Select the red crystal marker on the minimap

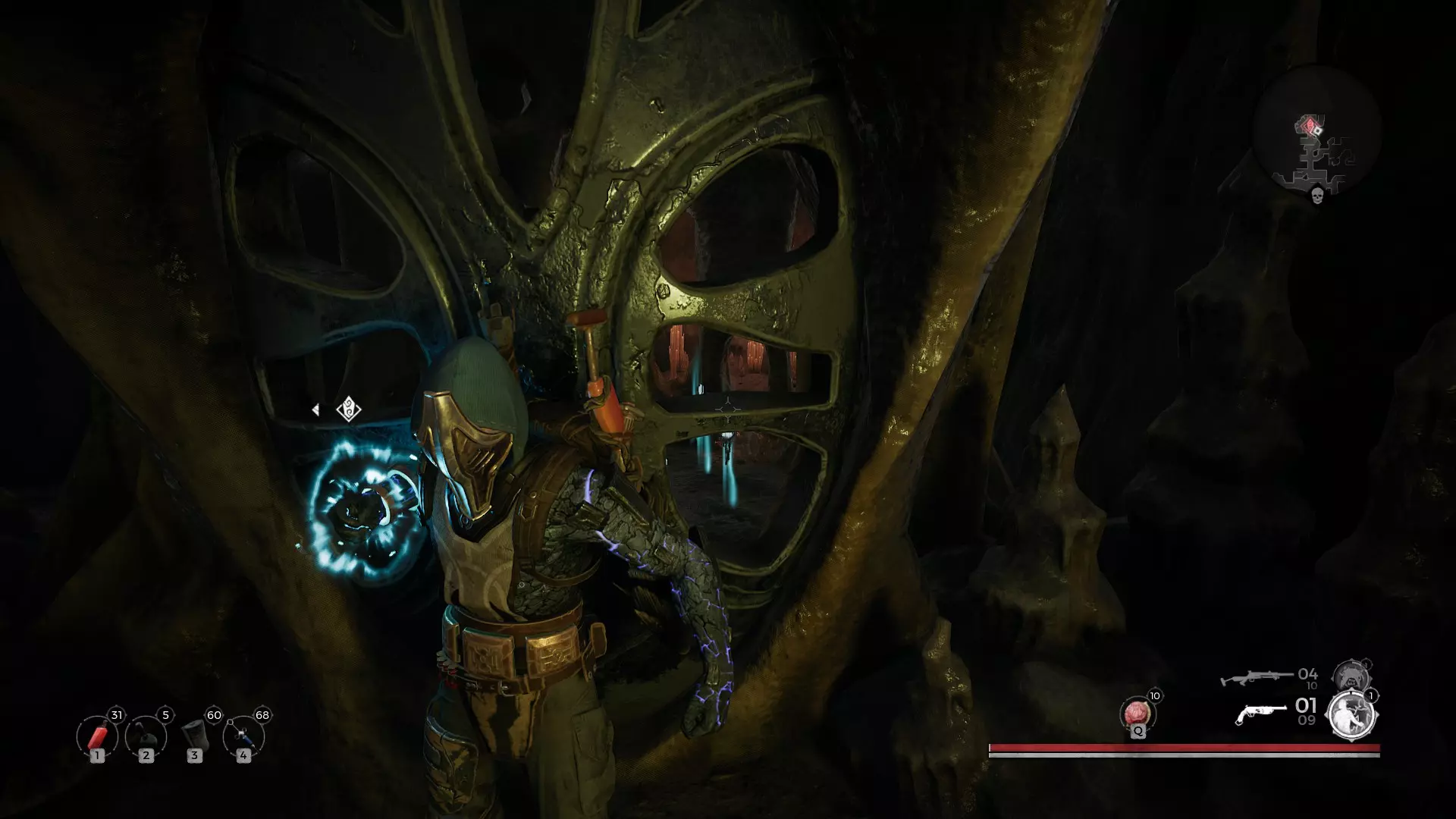tap(1310, 124)
